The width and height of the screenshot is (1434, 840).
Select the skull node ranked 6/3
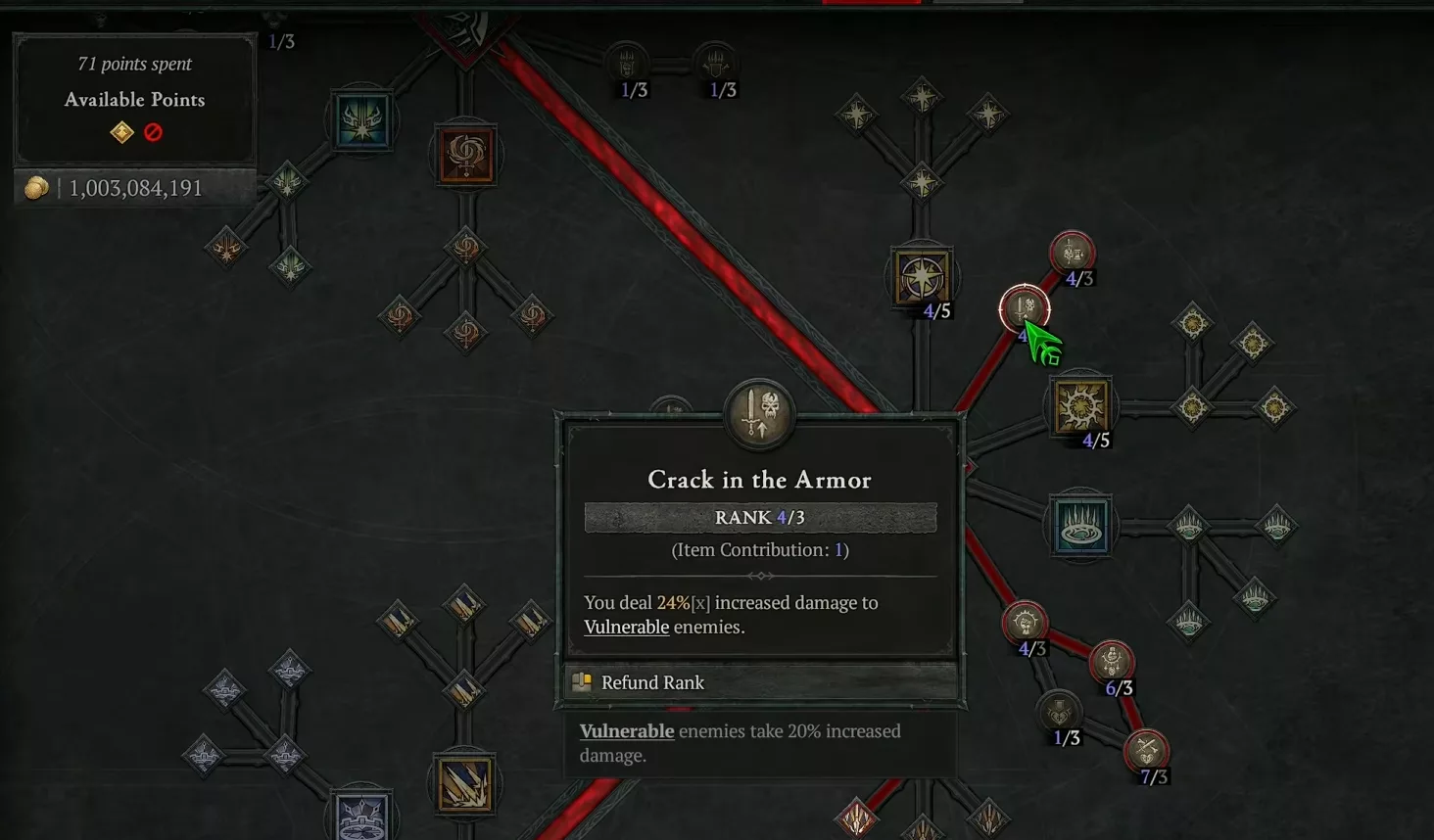[x=1114, y=661]
